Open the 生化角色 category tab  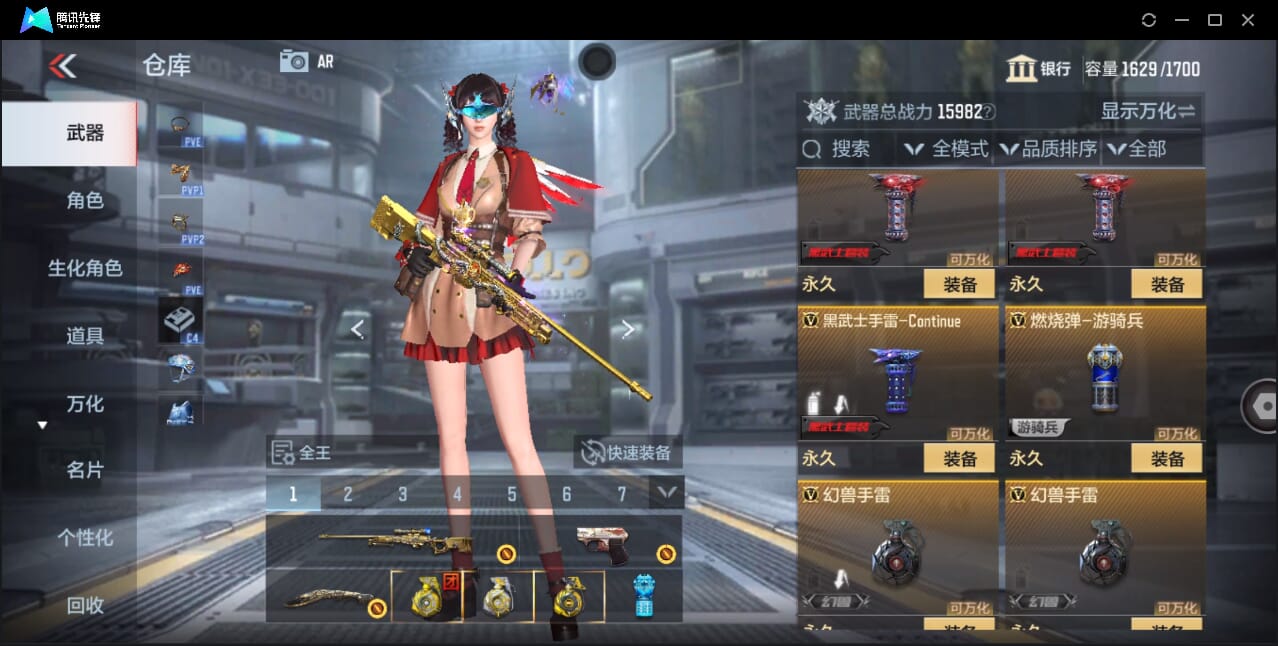(x=85, y=268)
